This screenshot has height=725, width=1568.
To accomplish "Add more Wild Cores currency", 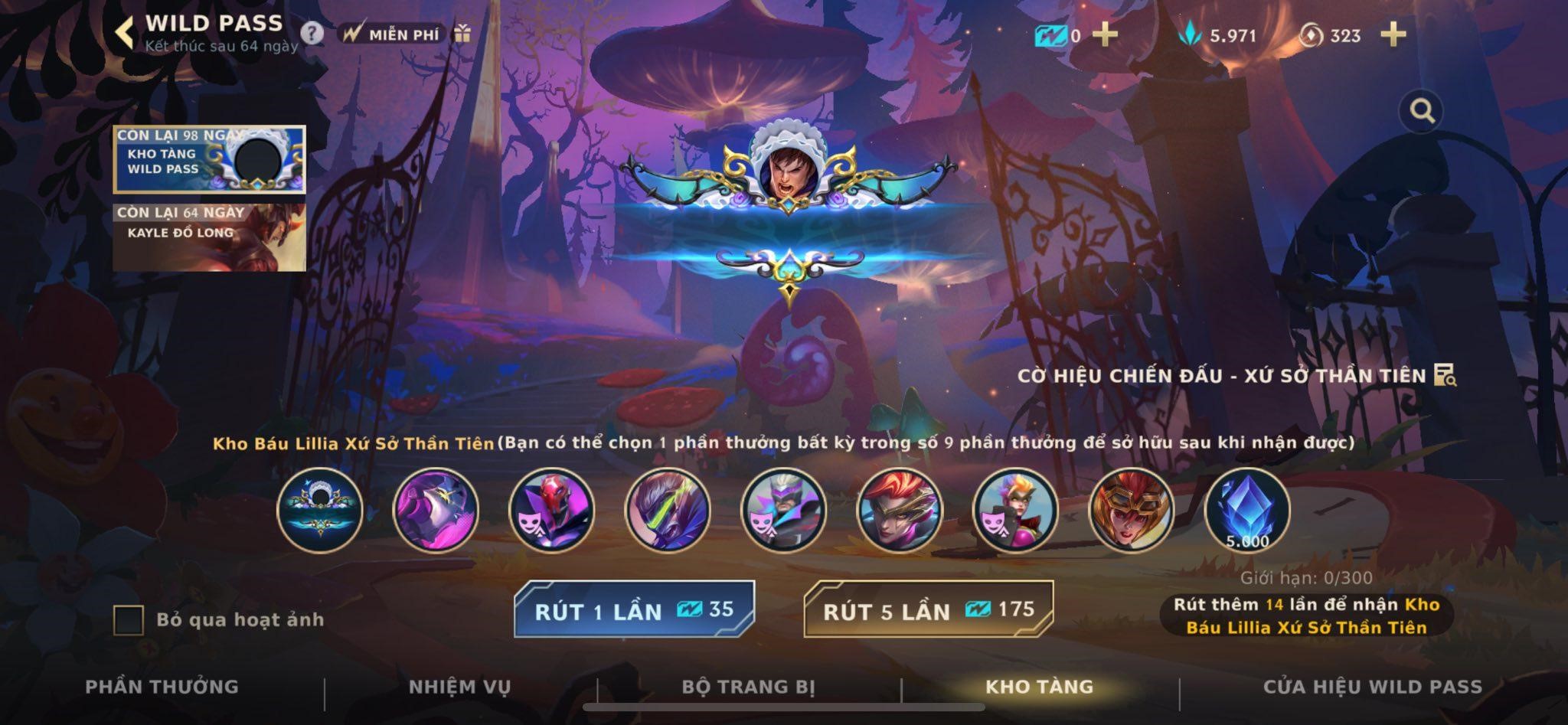I will pyautogui.click(x=1393, y=34).
